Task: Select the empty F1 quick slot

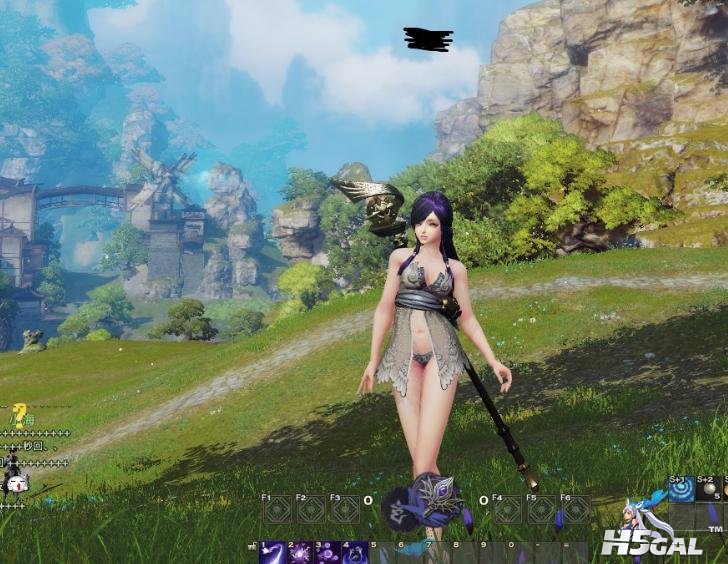Action: [277, 510]
